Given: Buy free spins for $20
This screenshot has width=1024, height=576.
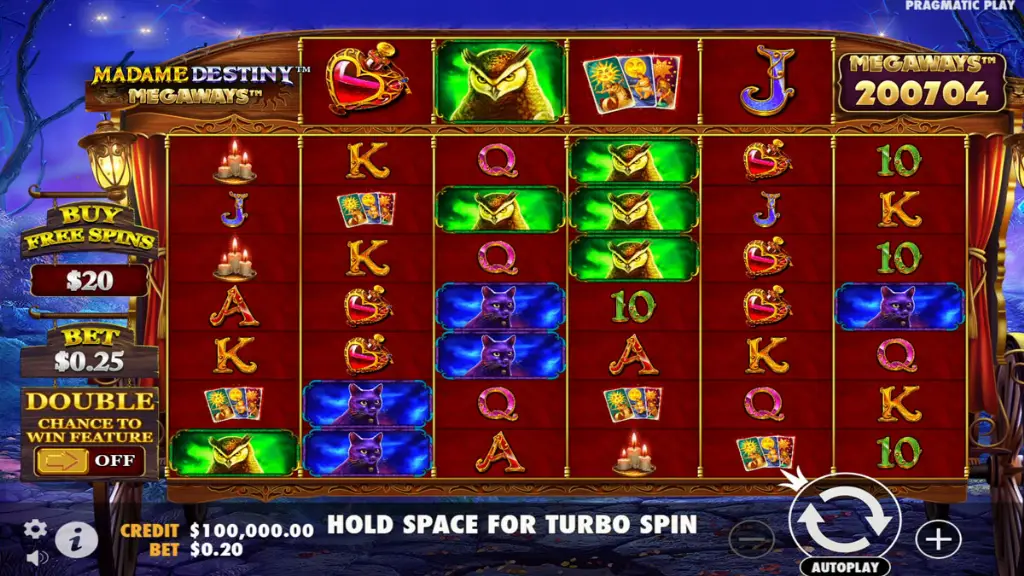Looking at the screenshot, I should point(89,280).
